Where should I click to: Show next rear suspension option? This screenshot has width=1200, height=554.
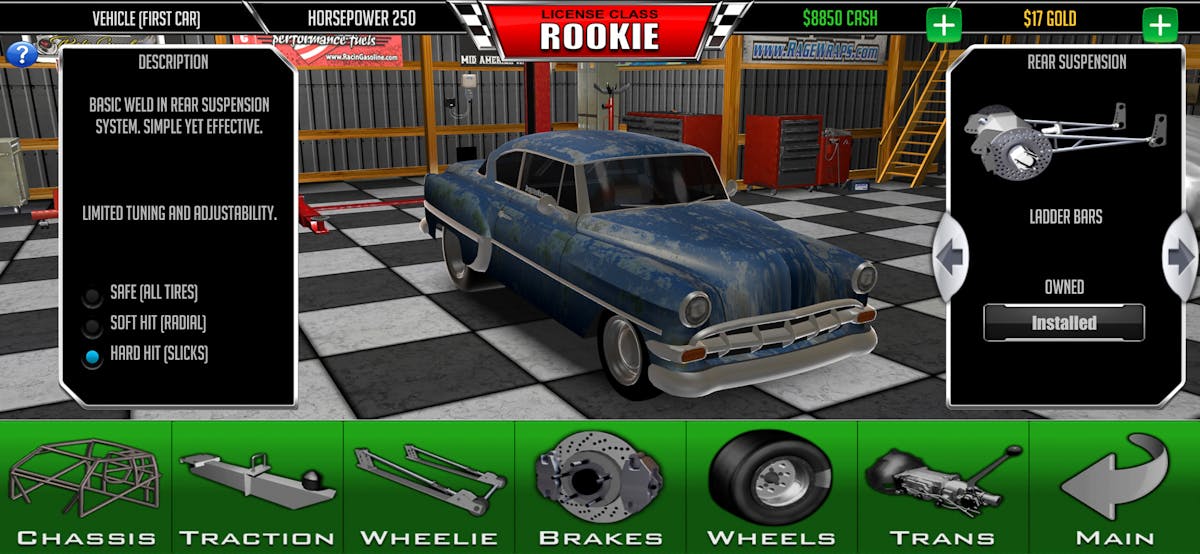pyautogui.click(x=1180, y=257)
